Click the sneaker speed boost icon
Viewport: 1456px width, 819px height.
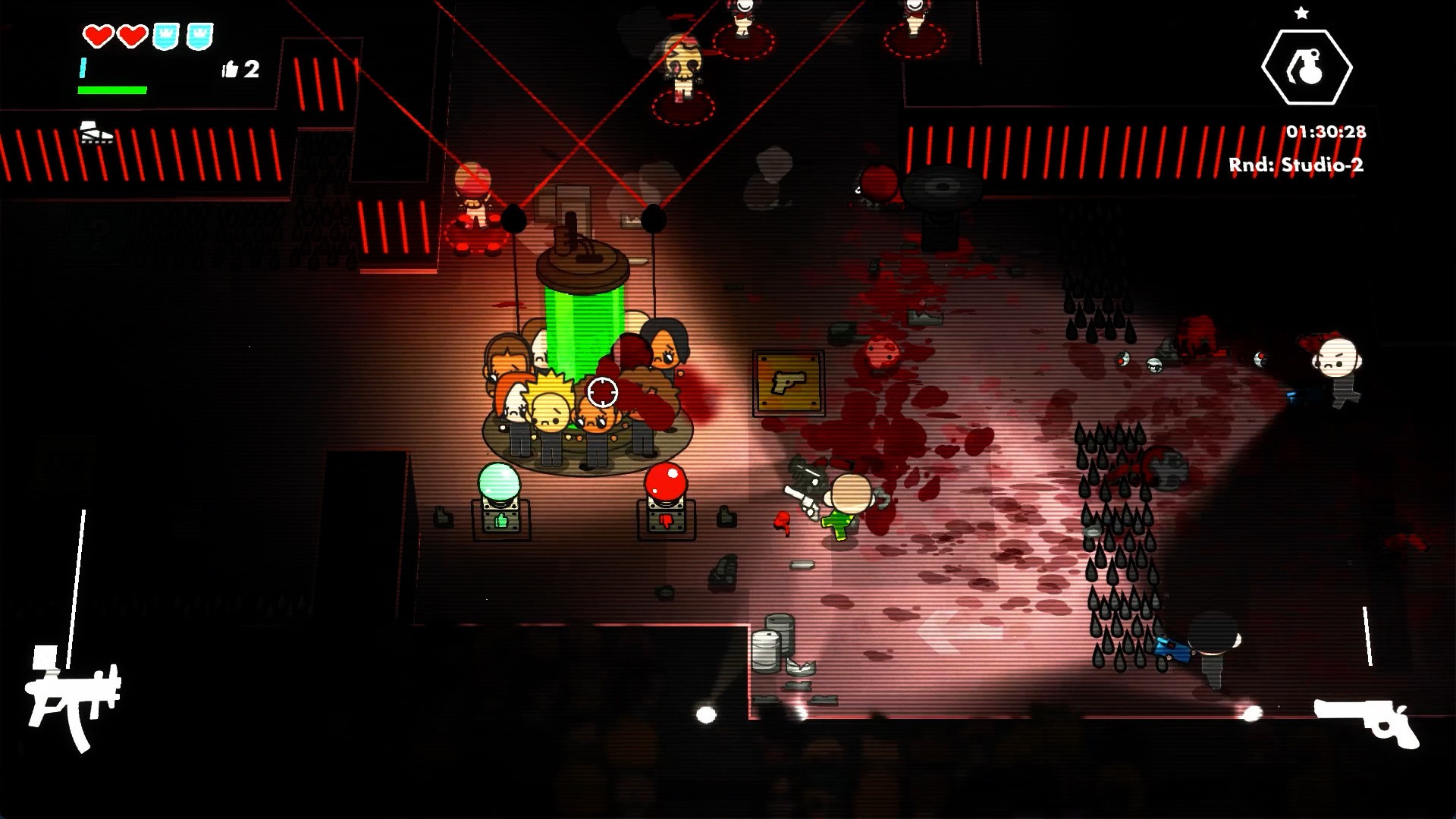click(x=96, y=133)
